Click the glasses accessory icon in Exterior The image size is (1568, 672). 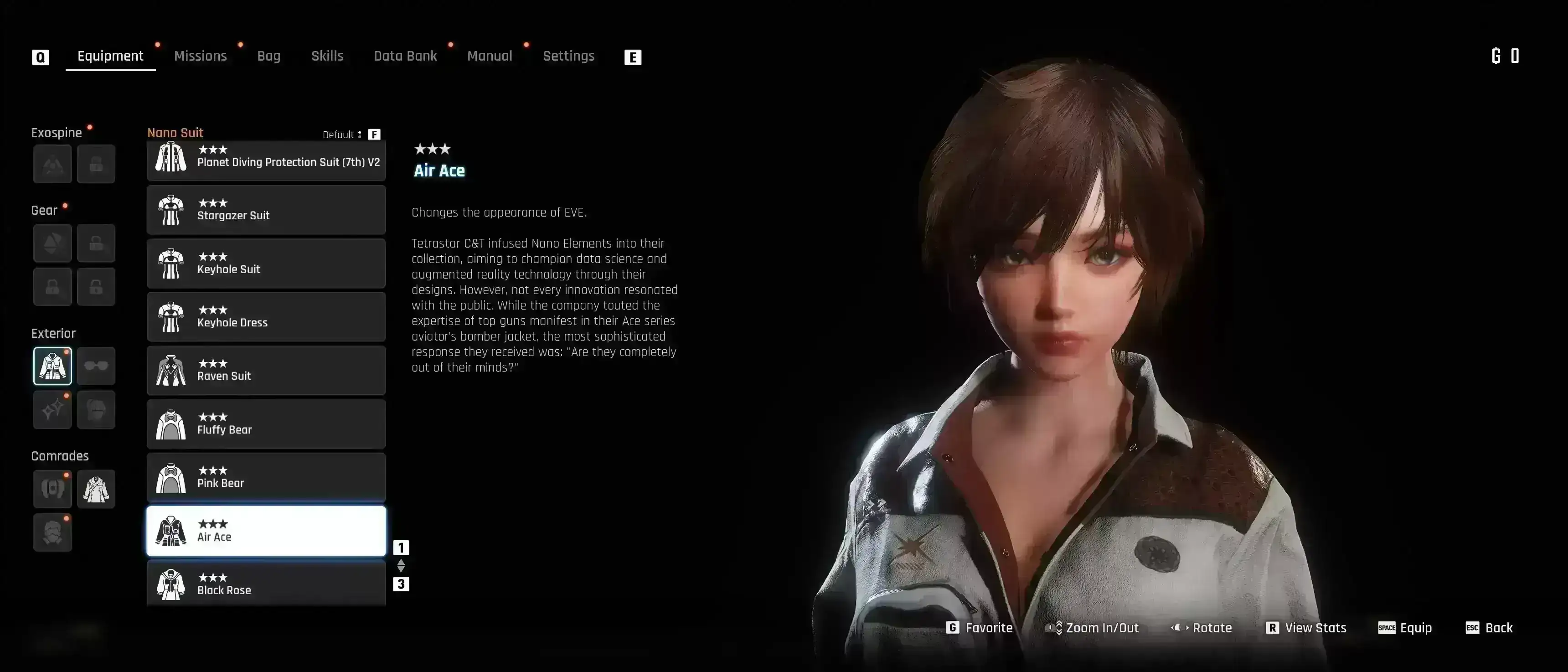(x=96, y=365)
